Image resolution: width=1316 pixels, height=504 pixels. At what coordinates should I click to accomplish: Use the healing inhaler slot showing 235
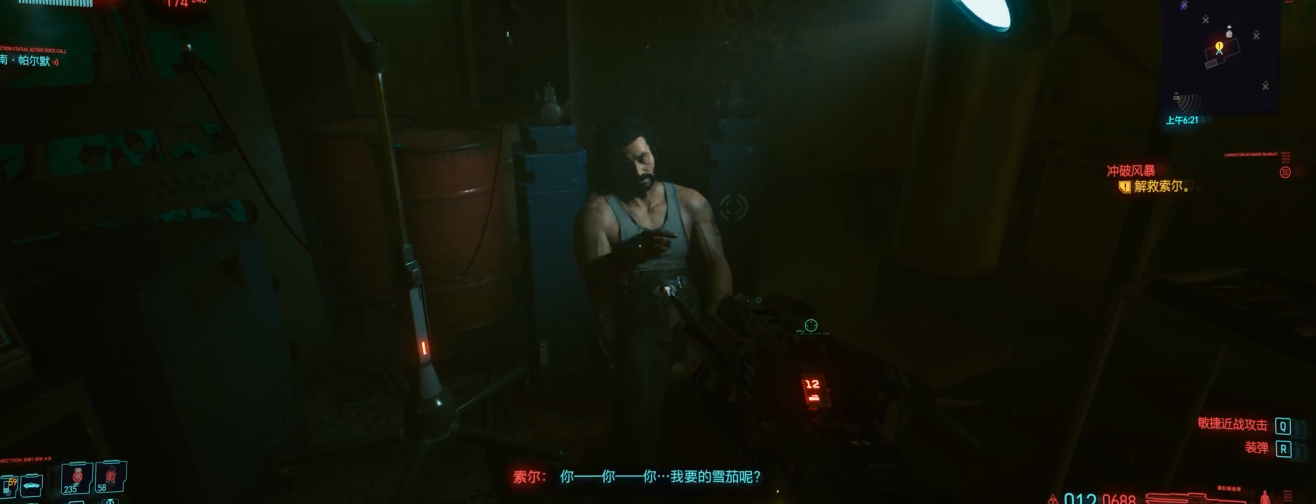pos(75,477)
